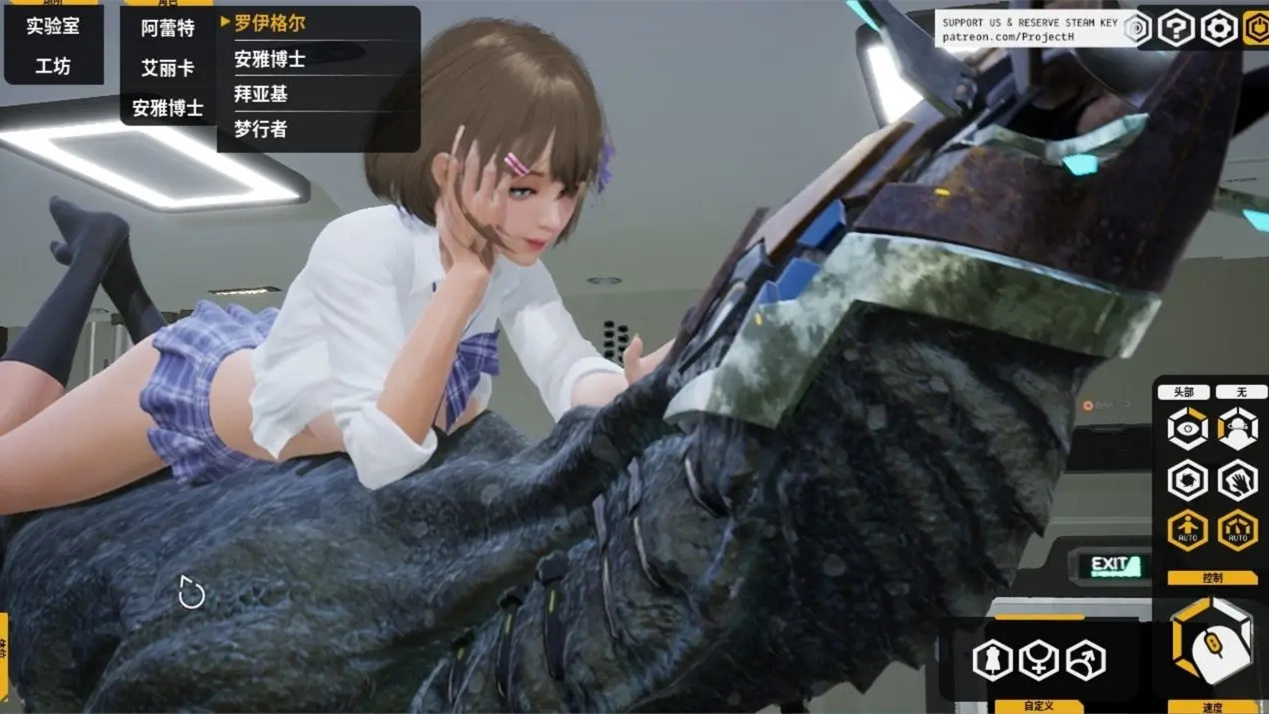Activate the camera aperture hexagon icon
The height and width of the screenshot is (714, 1269).
1187,481
